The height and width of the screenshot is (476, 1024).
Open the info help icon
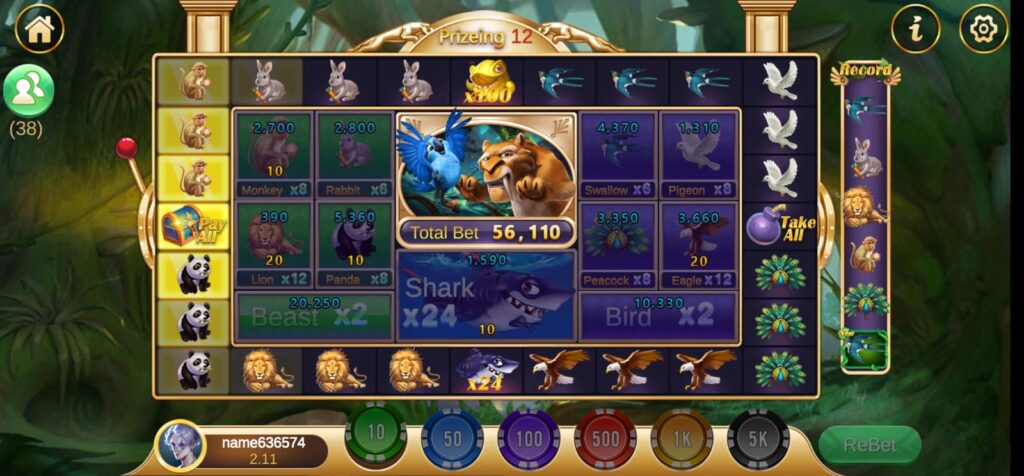click(915, 29)
